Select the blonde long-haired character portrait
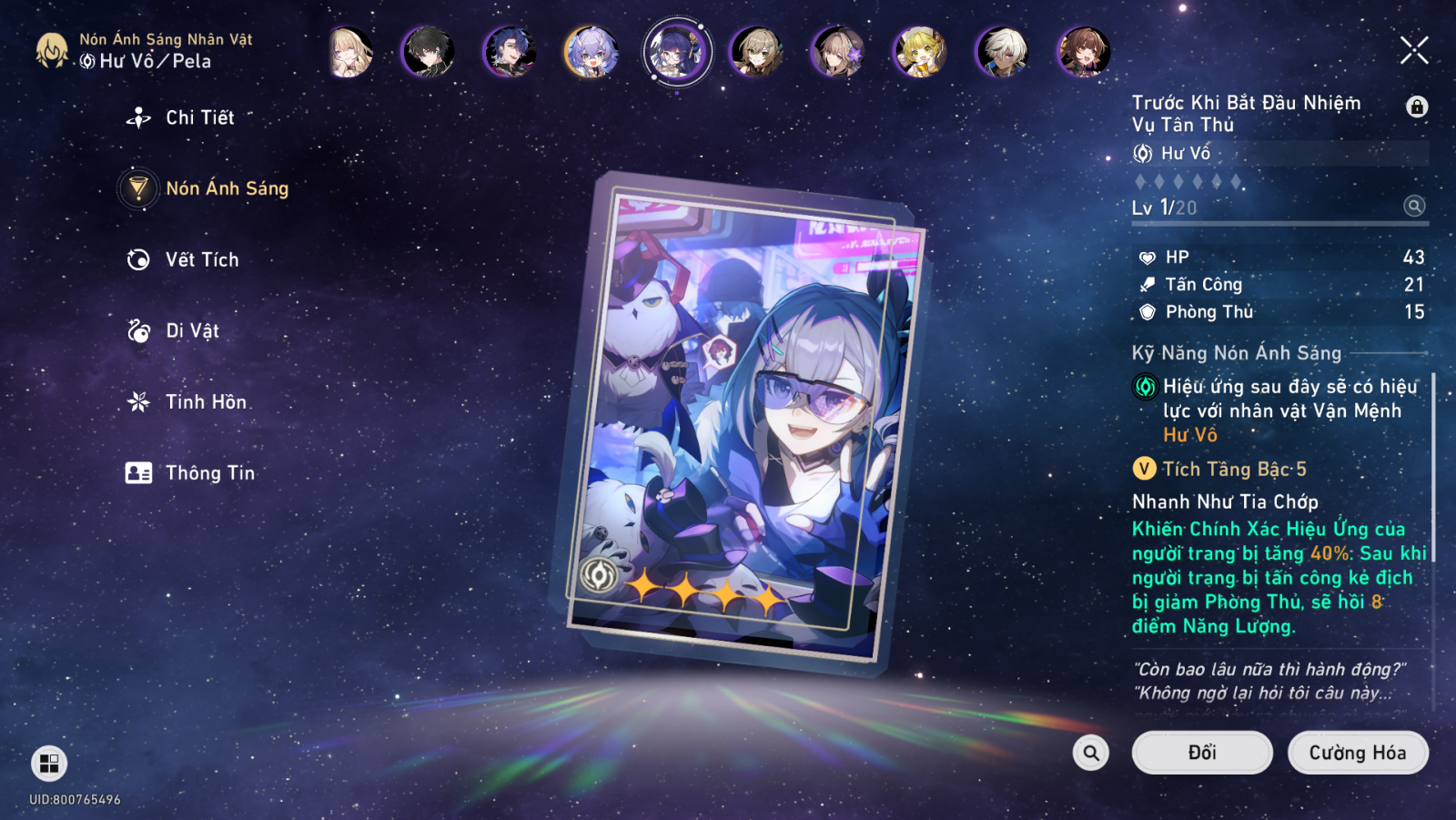 click(349, 52)
